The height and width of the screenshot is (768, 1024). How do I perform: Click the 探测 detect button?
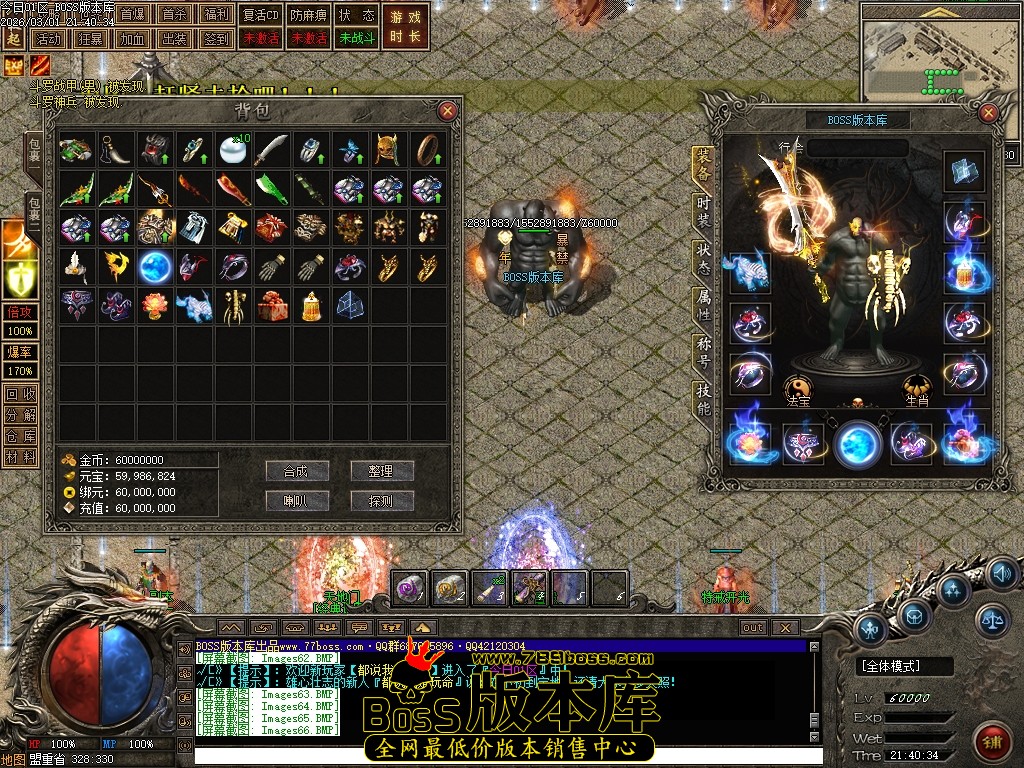coord(382,501)
